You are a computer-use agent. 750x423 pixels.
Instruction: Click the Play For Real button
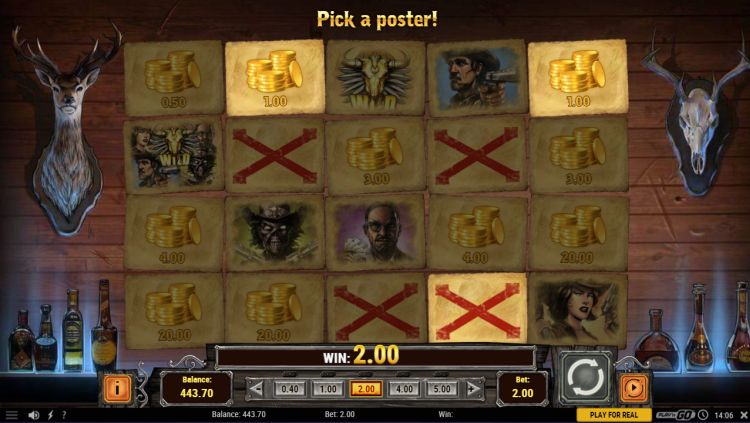coord(614,415)
